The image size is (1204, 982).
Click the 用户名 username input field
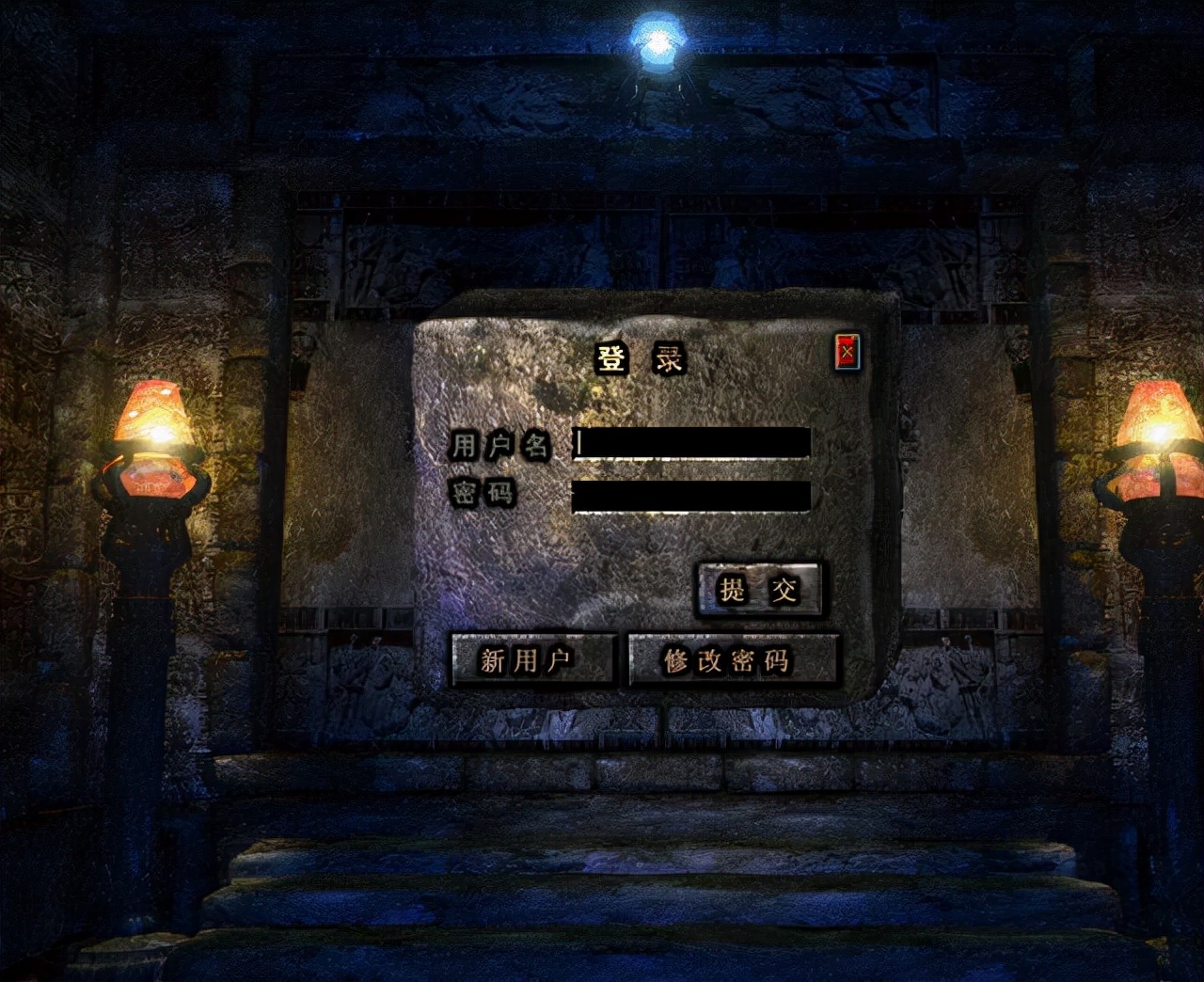click(x=691, y=443)
